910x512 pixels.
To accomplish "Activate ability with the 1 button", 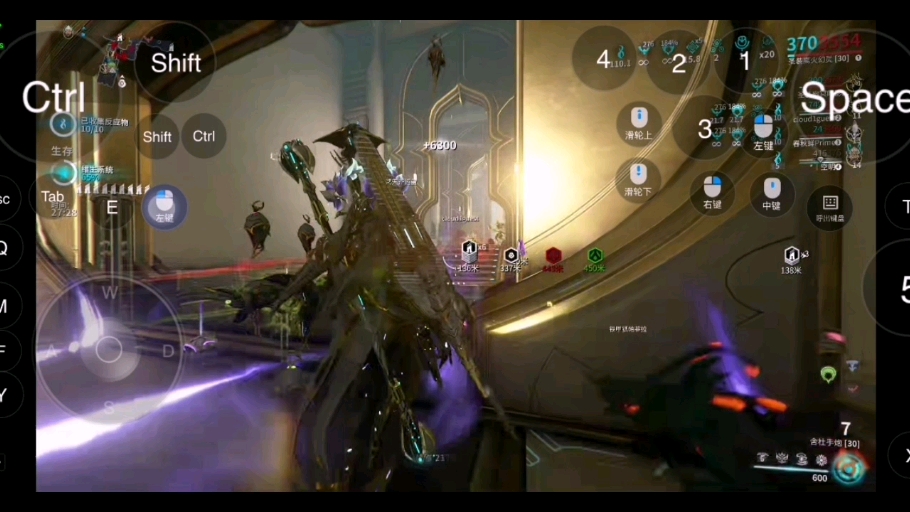I will [745, 60].
